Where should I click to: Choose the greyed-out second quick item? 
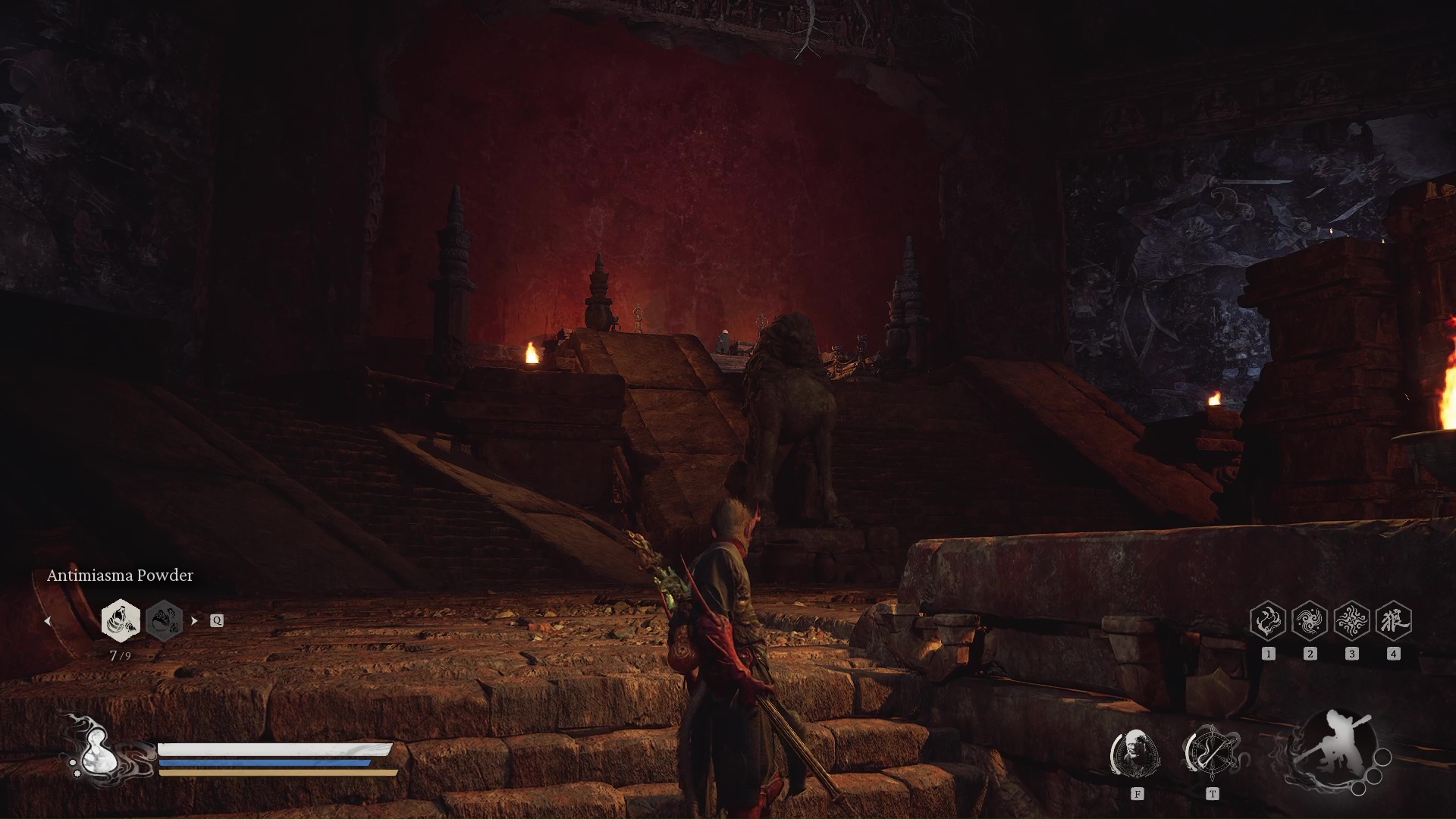(x=164, y=620)
